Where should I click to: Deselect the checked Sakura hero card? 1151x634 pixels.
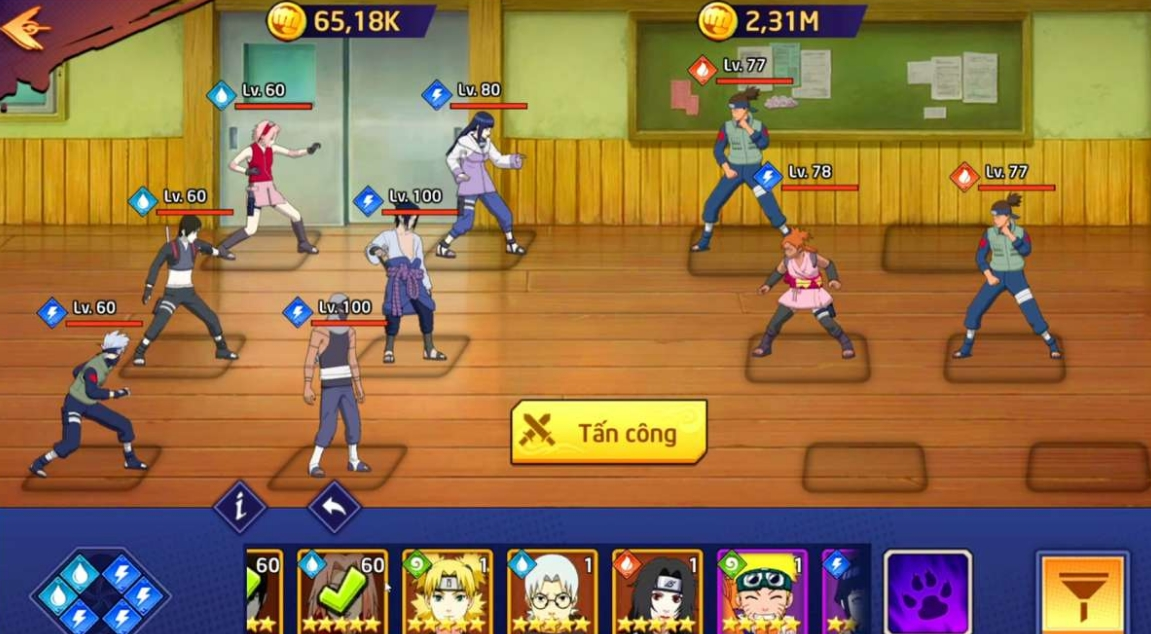[342, 591]
